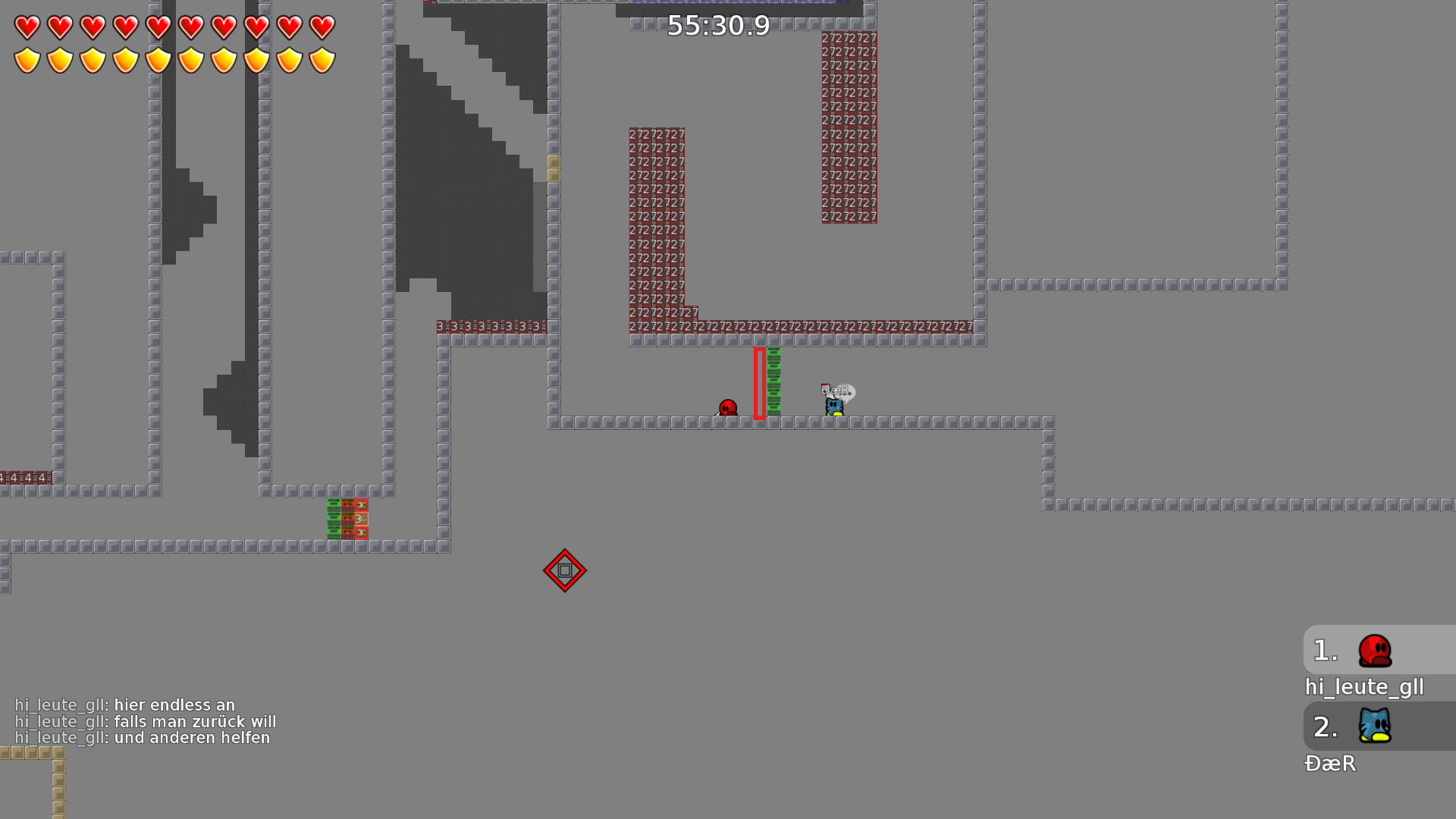This screenshot has width=1456, height=819.
Task: Click hi_leute_gll's red avatar in the leaderboard
Action: [x=1375, y=651]
